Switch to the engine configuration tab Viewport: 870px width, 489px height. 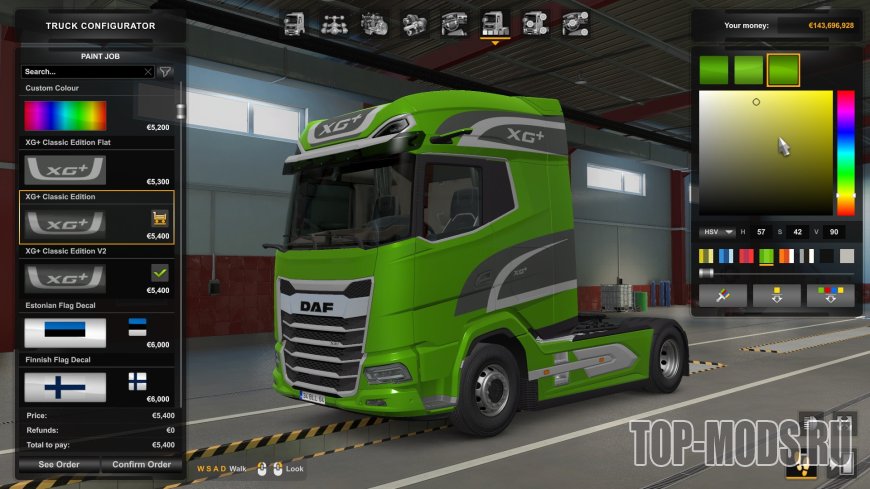pyautogui.click(x=374, y=24)
